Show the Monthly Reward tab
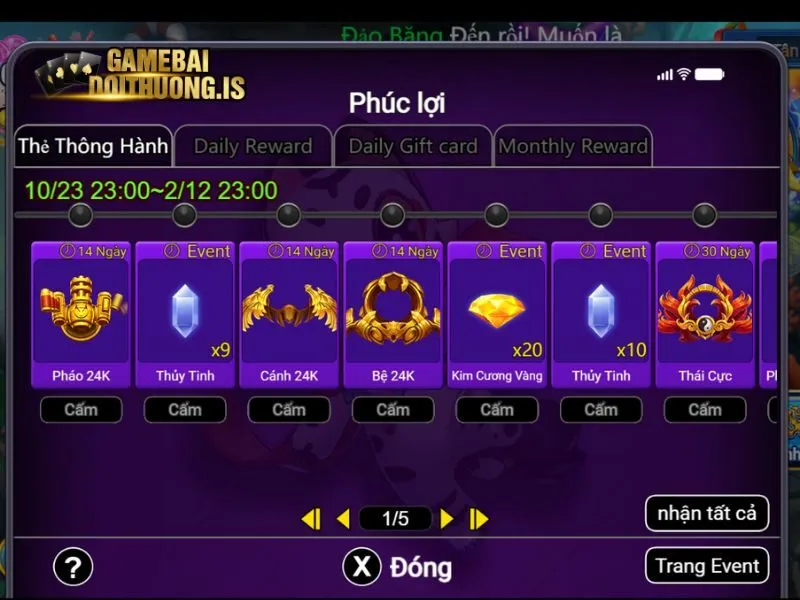The image size is (800, 600). 573,146
